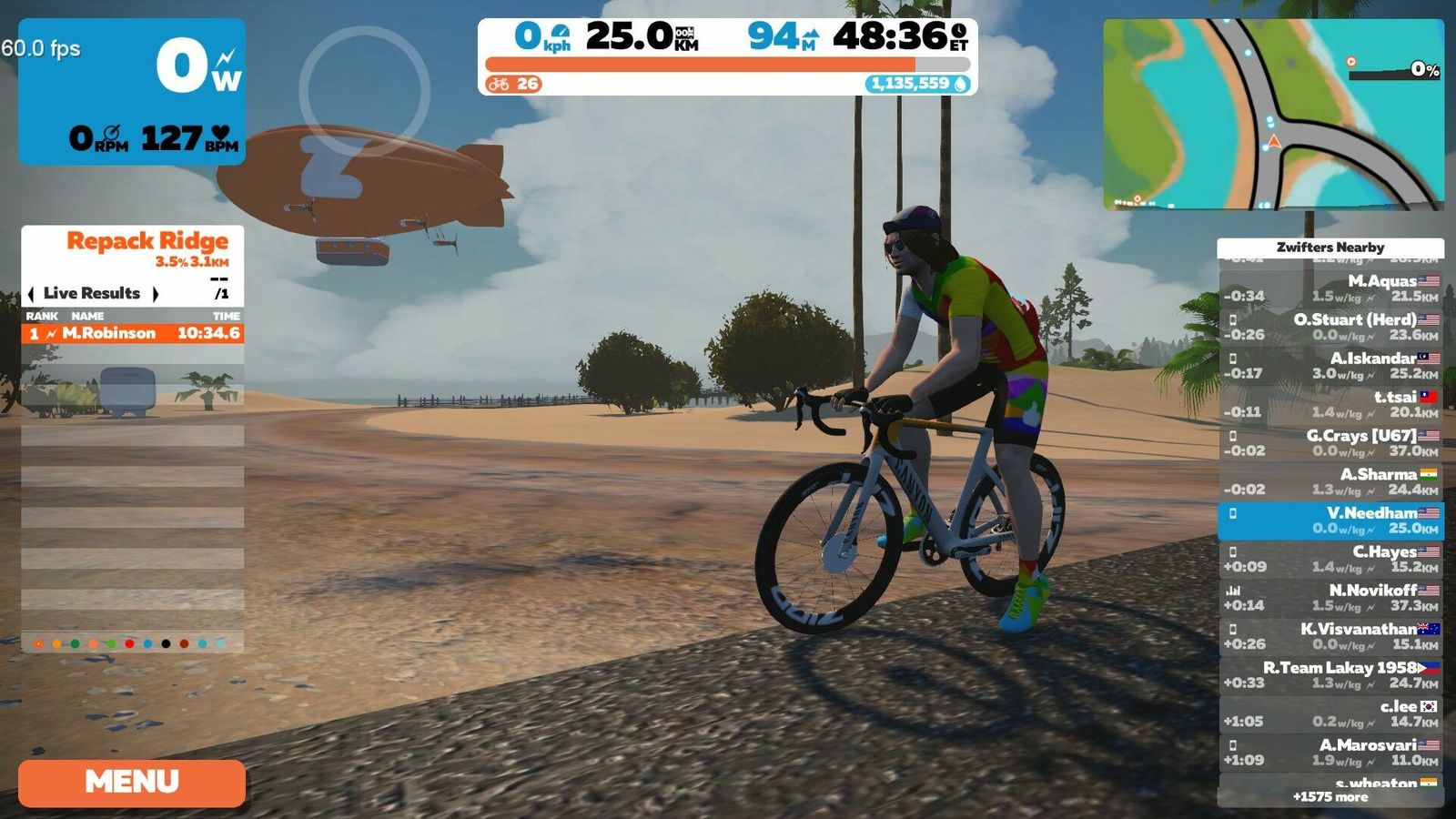The image size is (1456, 819).
Task: Choose K.Visvanathan rider row
Action: pos(1330,636)
